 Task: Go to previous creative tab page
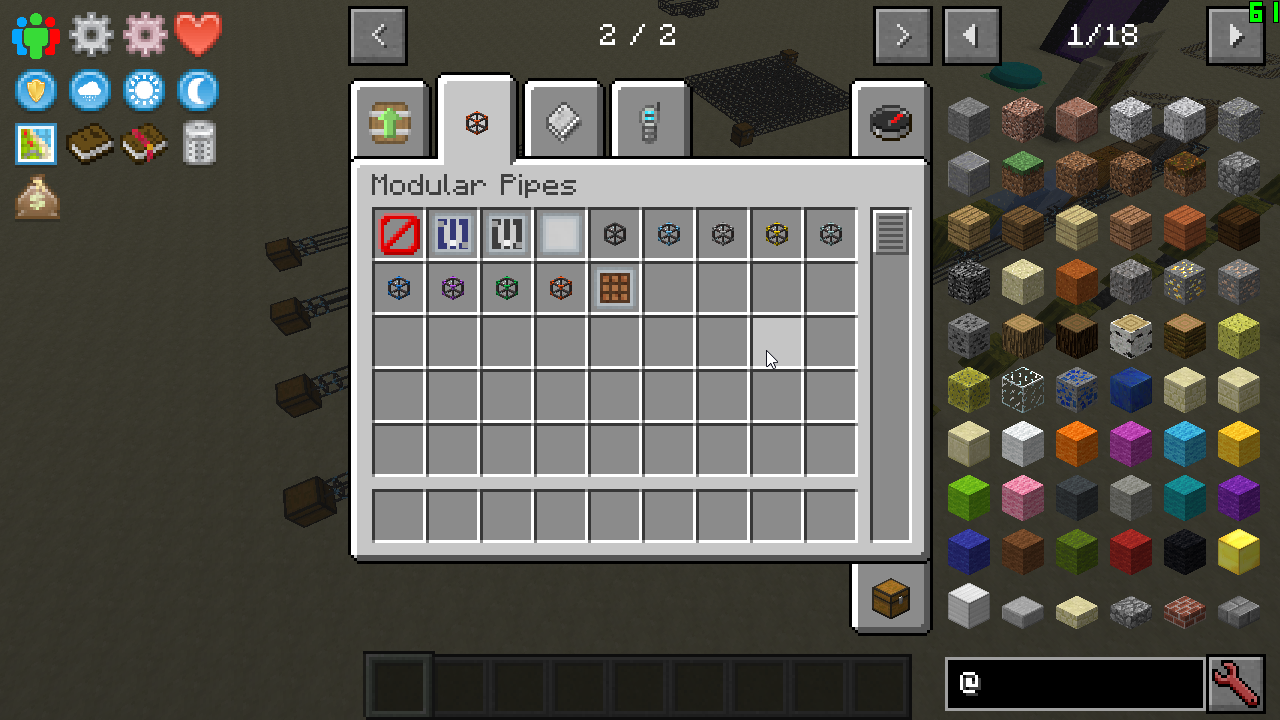378,36
